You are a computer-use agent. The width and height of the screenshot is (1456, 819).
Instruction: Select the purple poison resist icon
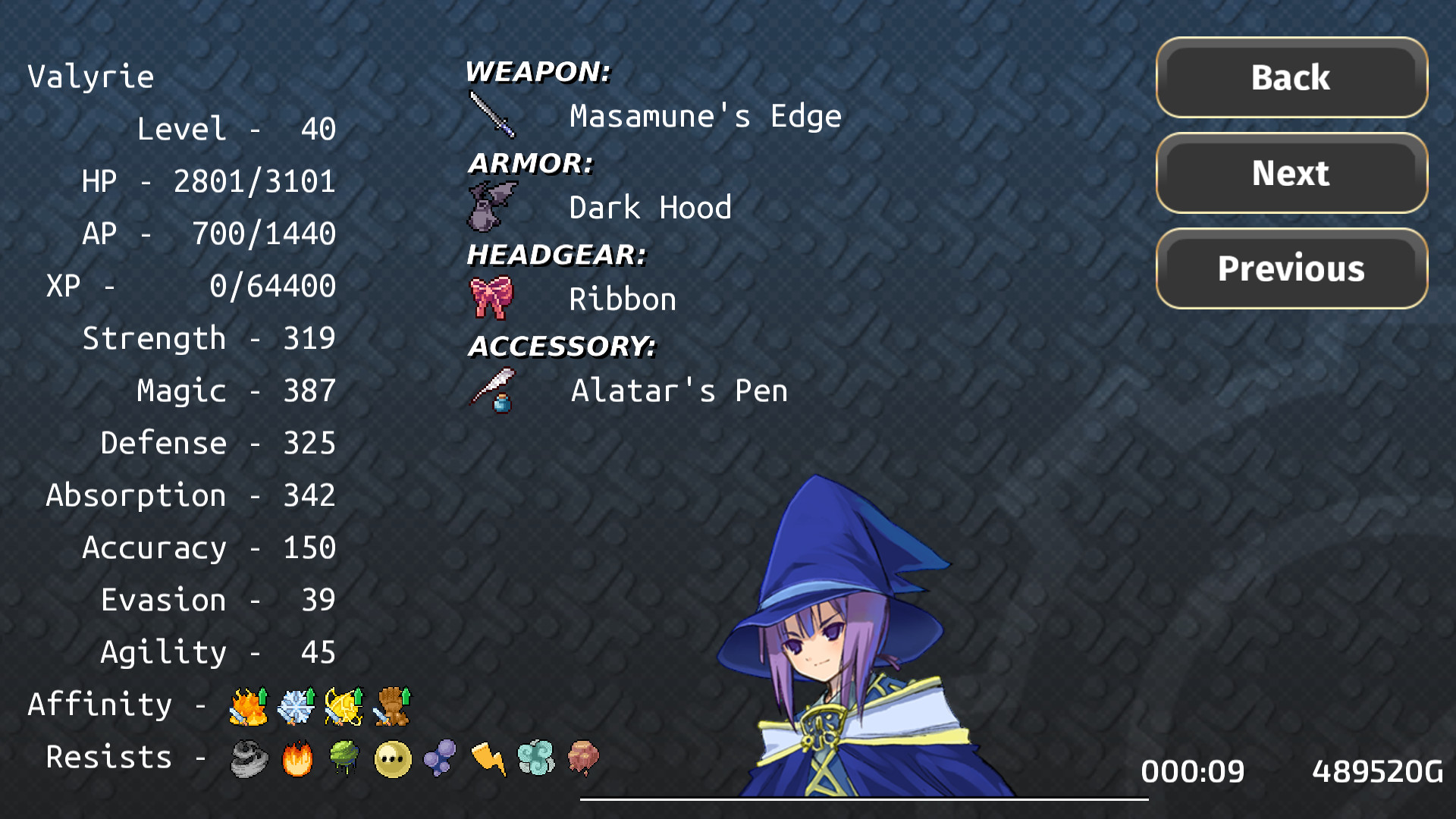pos(440,757)
